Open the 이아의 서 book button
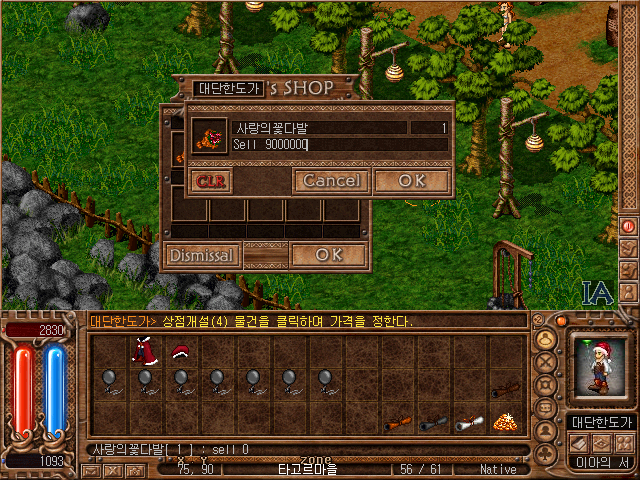 coord(599,462)
